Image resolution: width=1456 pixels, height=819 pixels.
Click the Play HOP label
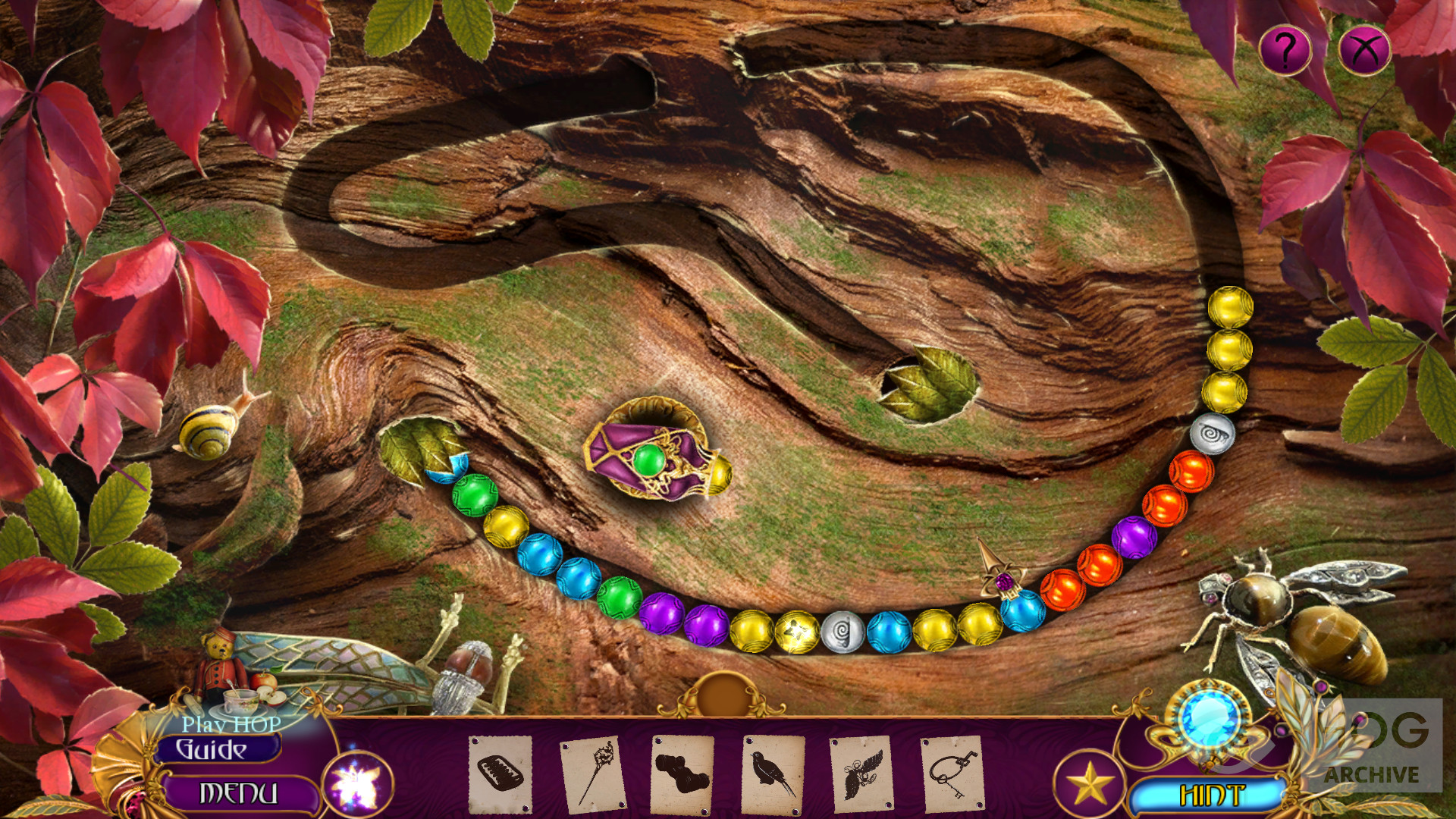tap(231, 725)
